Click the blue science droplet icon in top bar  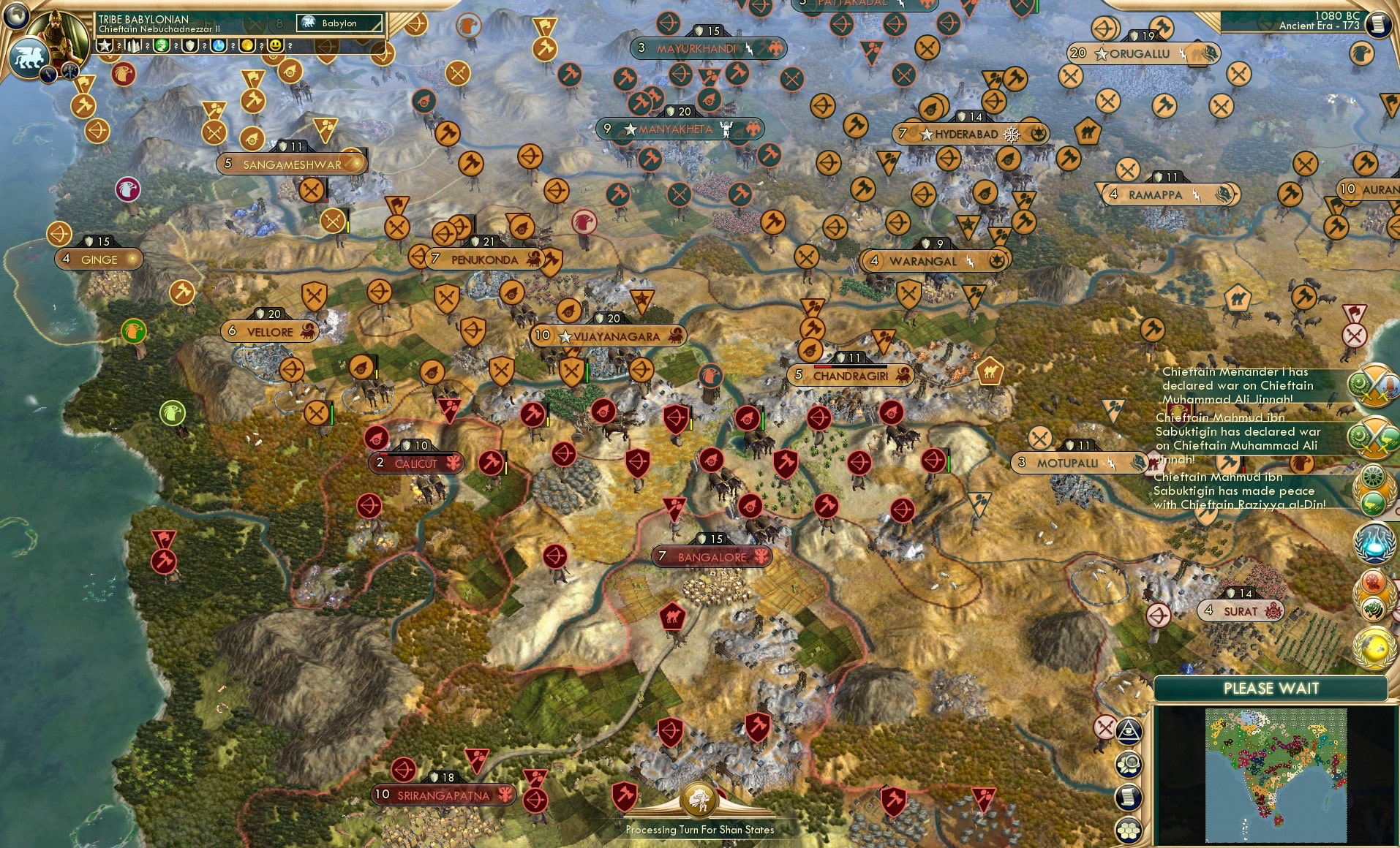[x=219, y=46]
